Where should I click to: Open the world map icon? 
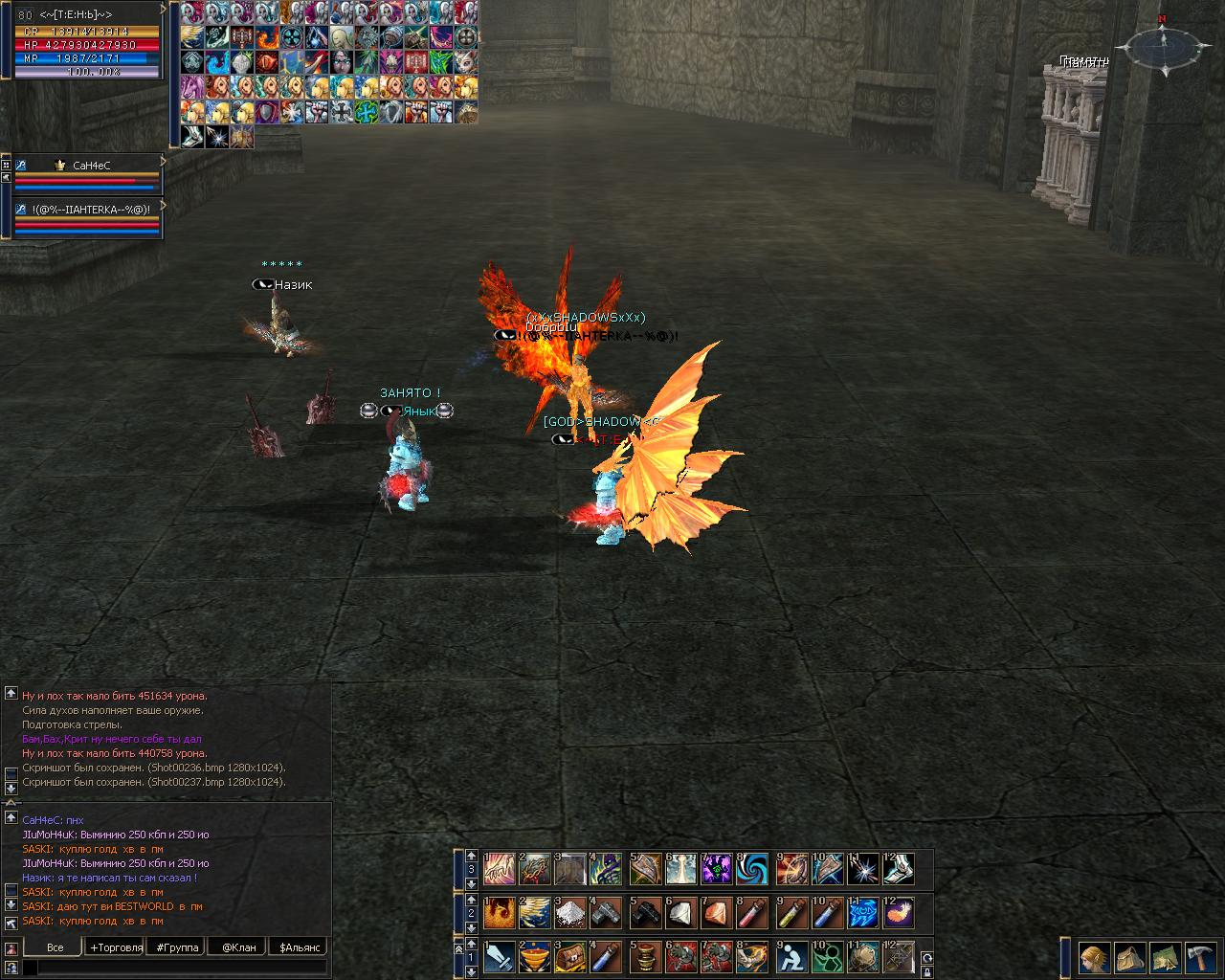[1165, 957]
